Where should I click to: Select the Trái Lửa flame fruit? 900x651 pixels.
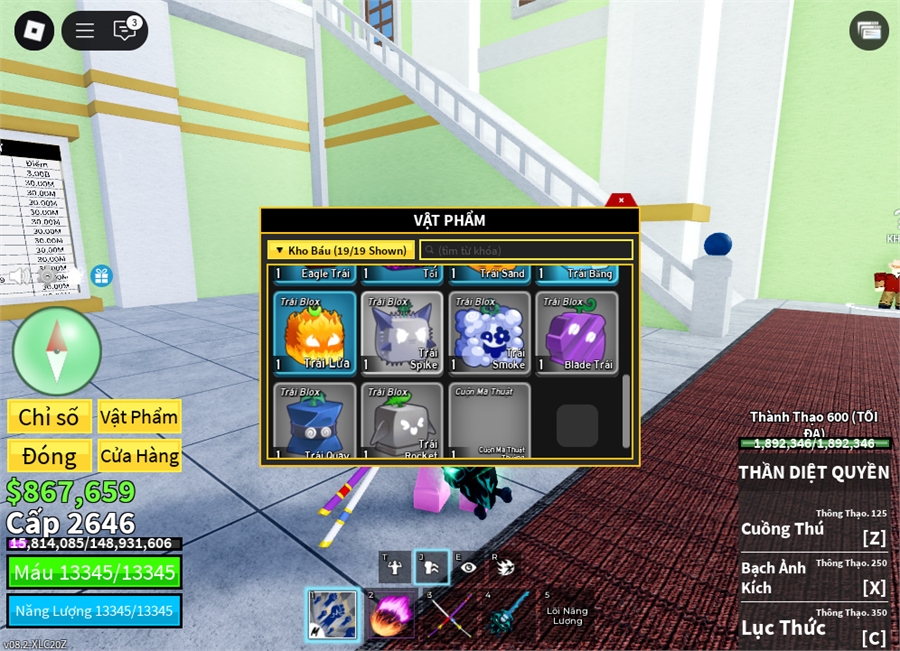[315, 333]
